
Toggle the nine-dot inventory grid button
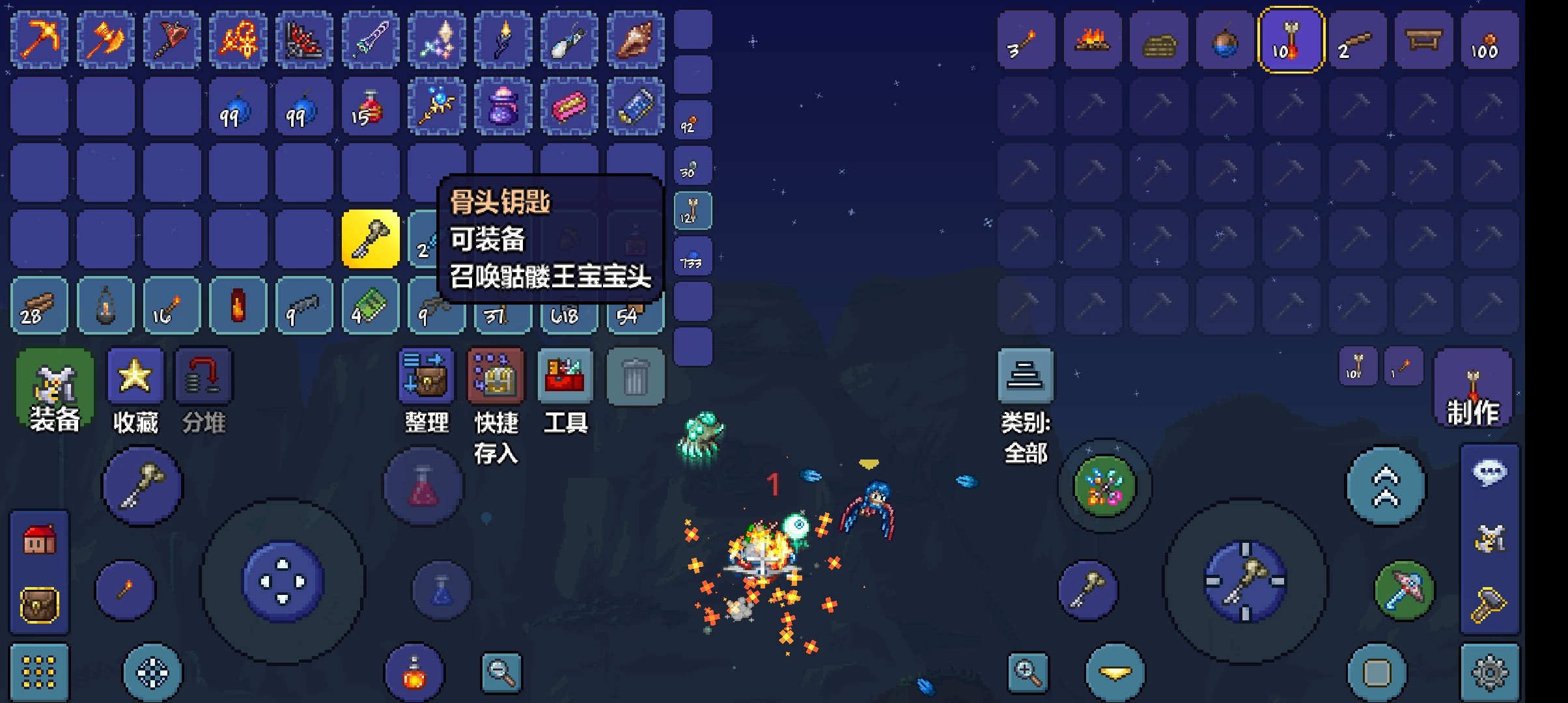pyautogui.click(x=39, y=672)
